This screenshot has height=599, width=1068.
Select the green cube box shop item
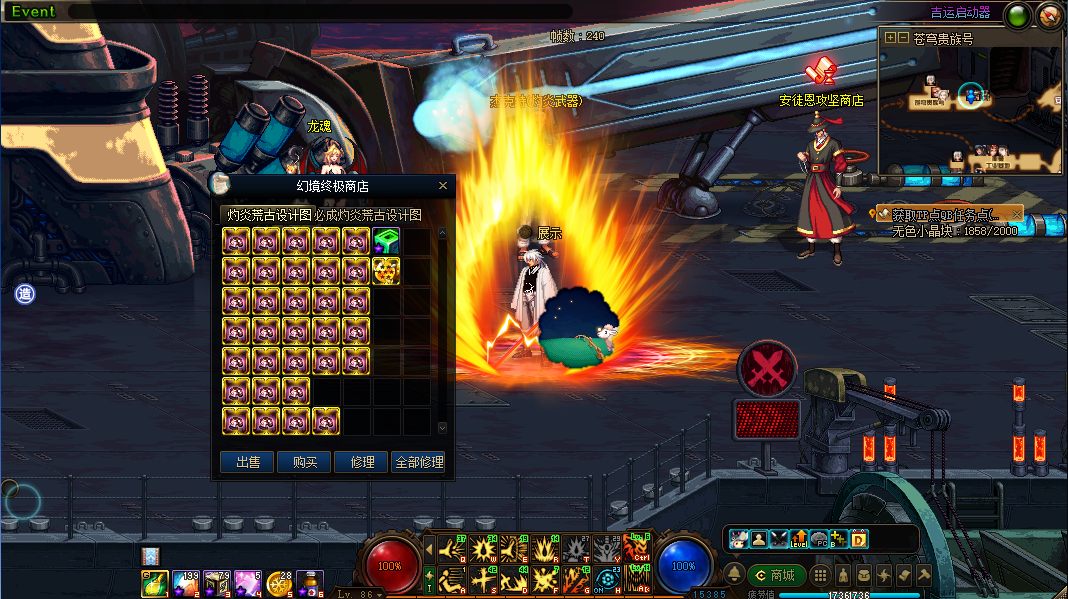click(x=386, y=241)
